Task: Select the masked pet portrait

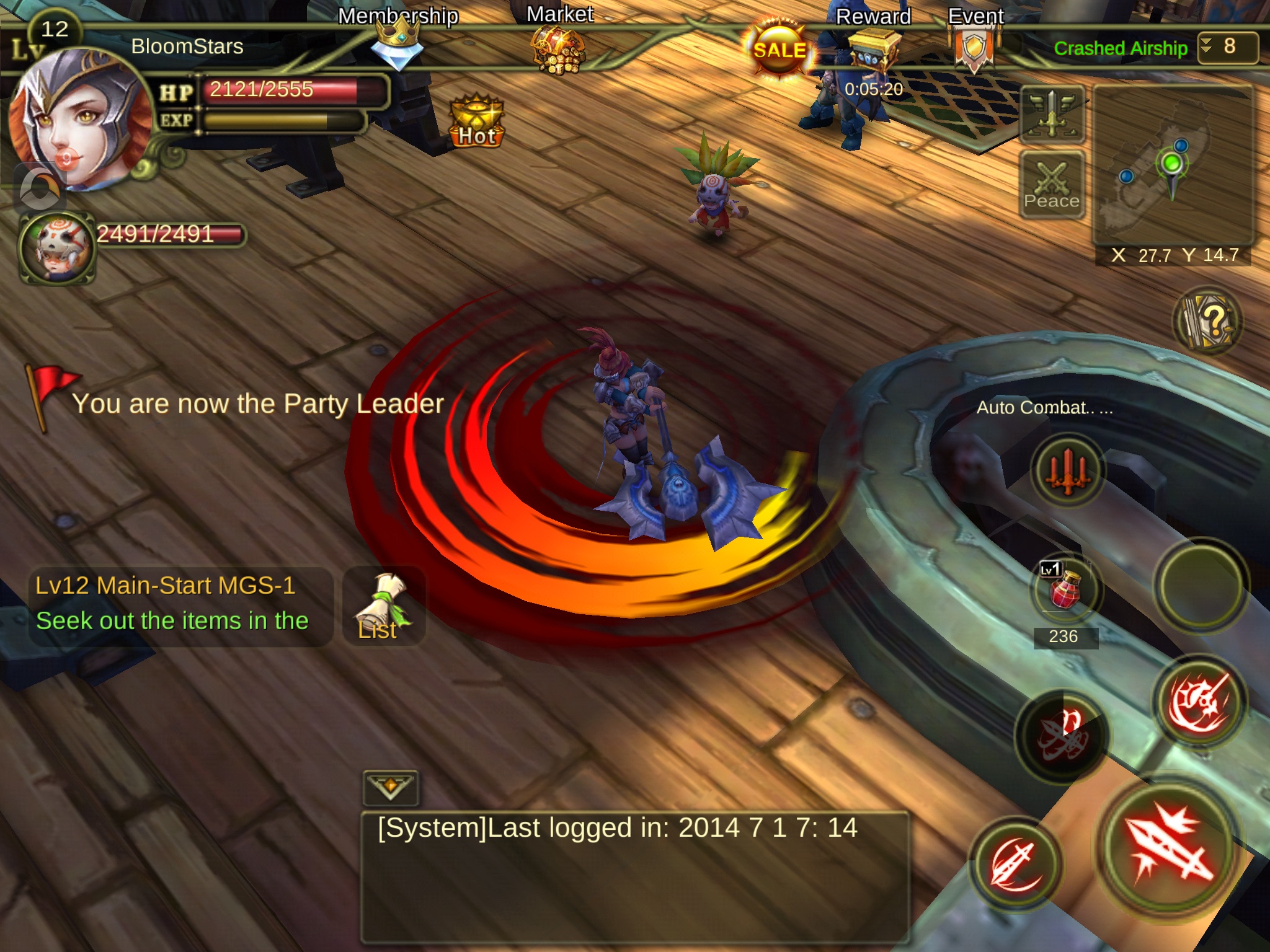Action: point(57,248)
